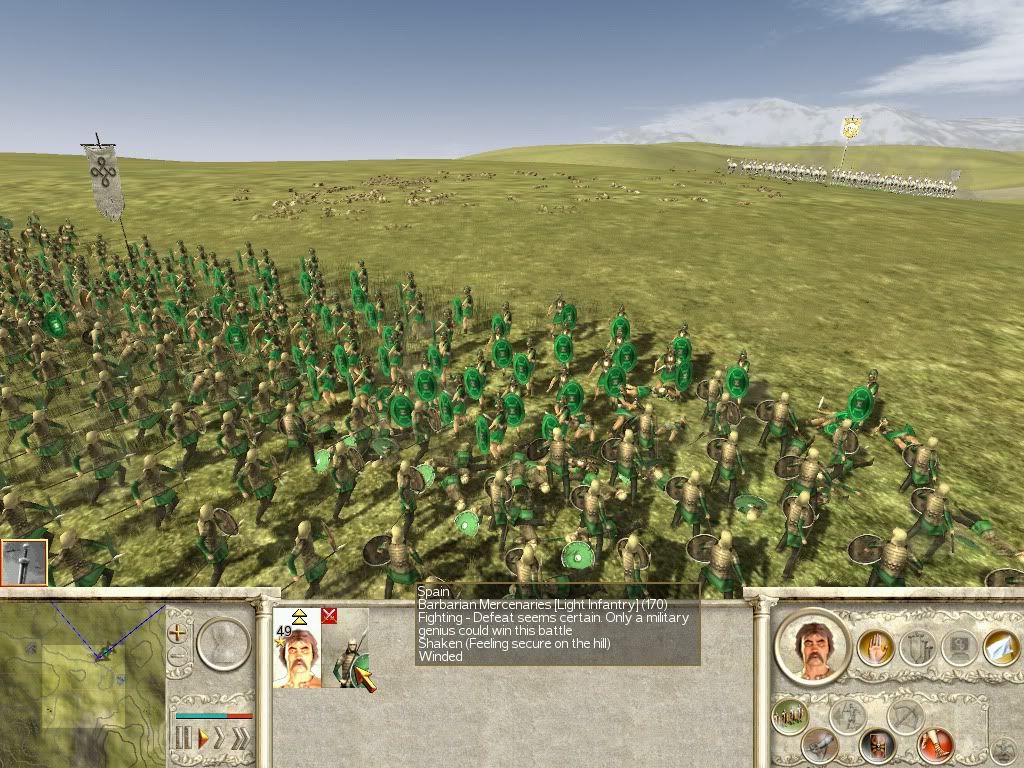Image resolution: width=1024 pixels, height=768 pixels.
Task: Set battle speed to triple fast forward
Action: click(239, 739)
